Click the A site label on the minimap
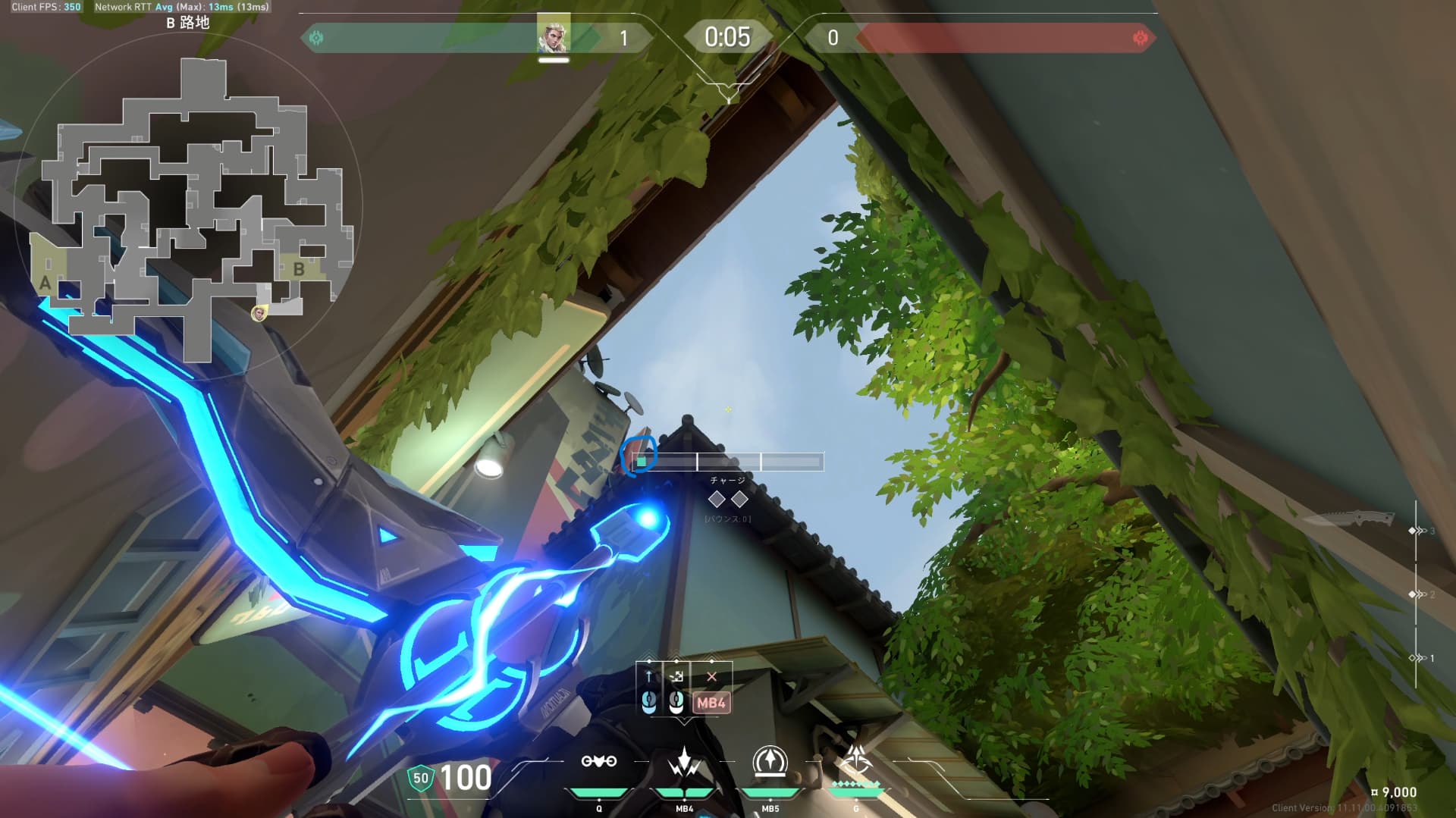Screen dimensions: 1456x818 (x=45, y=284)
